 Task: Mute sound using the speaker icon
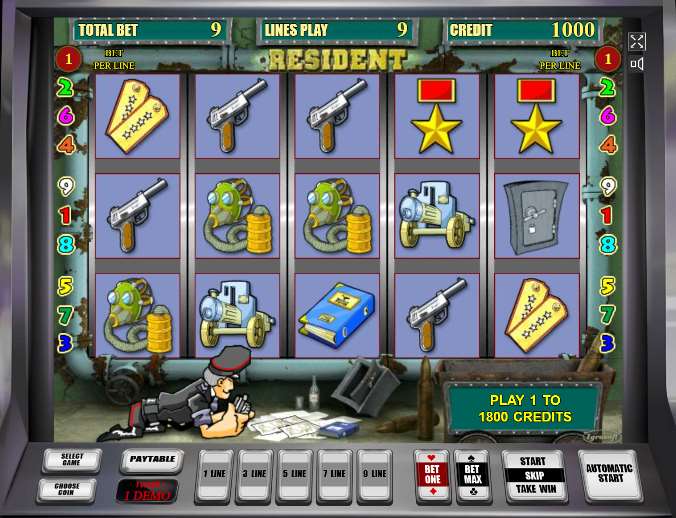[637, 63]
